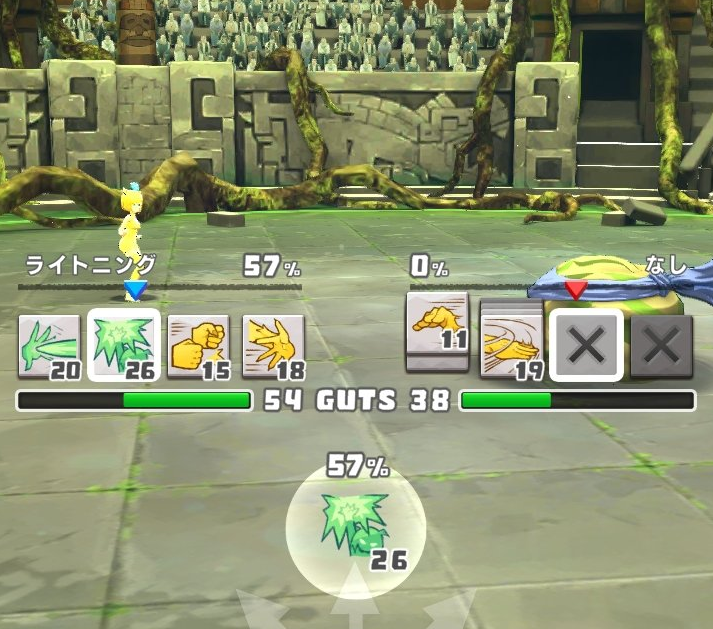The image size is (713, 629).
Task: Activate the yellow fist skill costing 15
Action: 198,346
